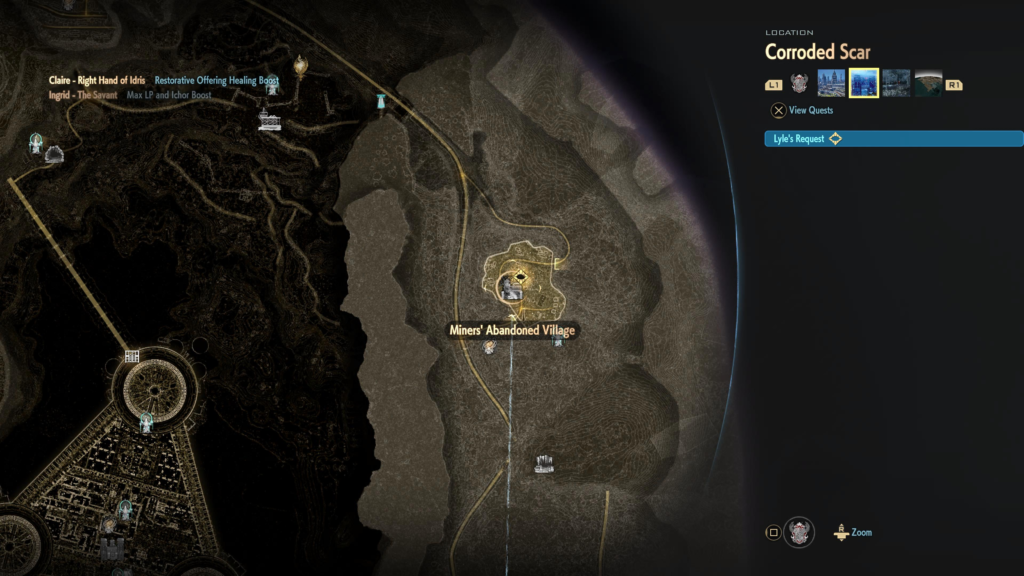Select the white temple building map marker
This screenshot has height=576, width=1024.
pos(269,121)
